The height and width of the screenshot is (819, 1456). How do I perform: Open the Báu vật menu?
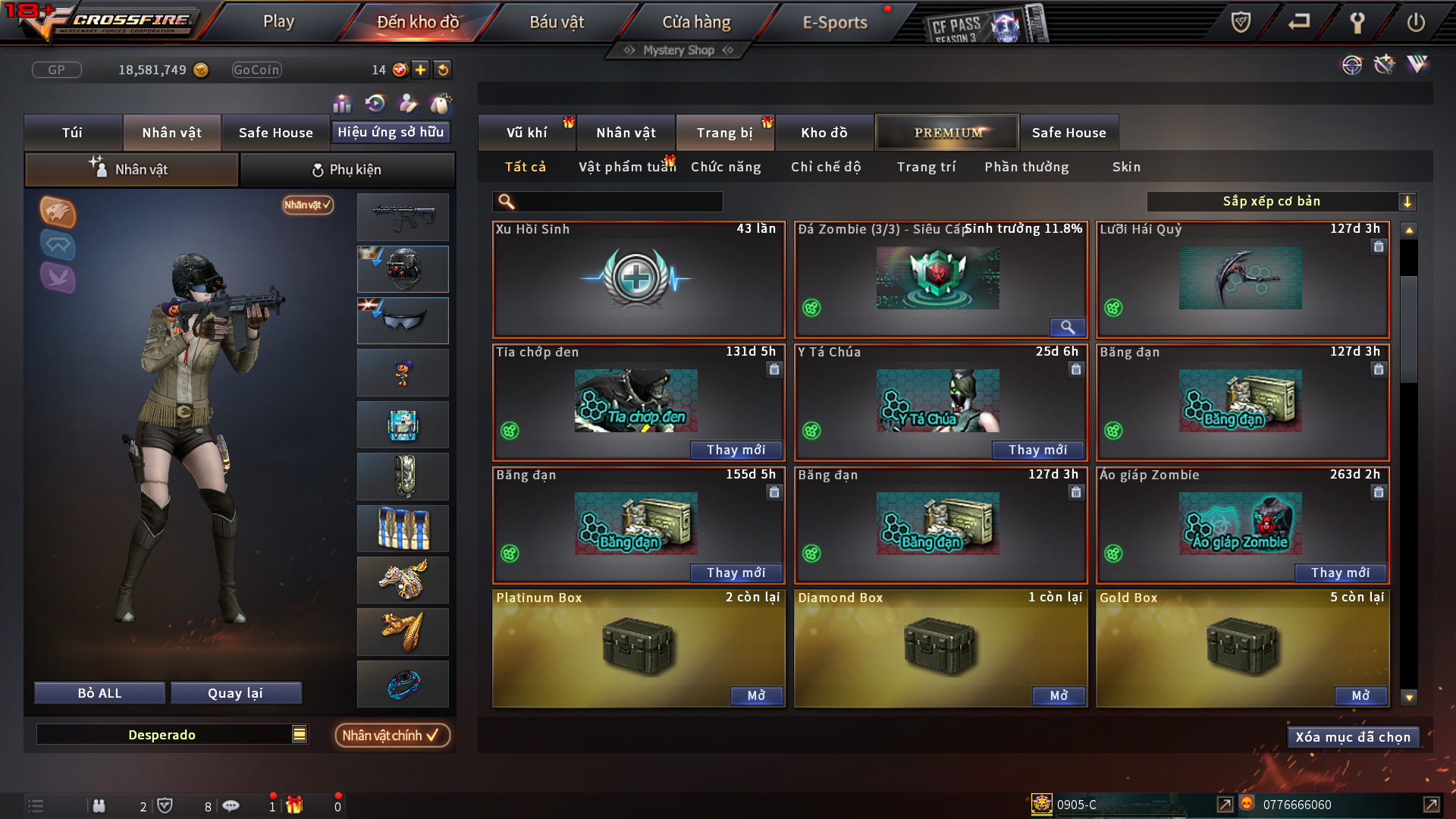click(557, 22)
